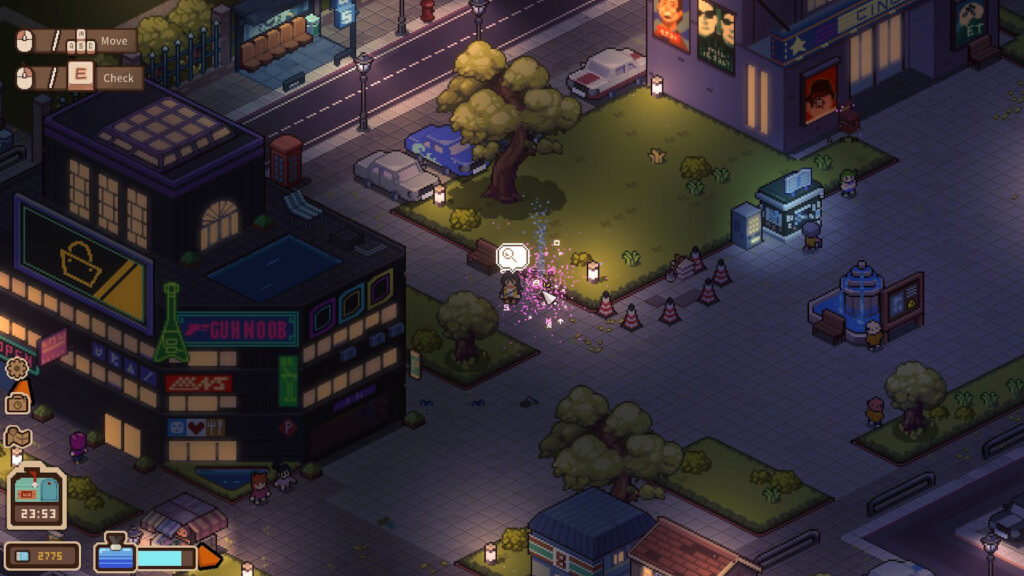Open the settings gear icon
This screenshot has width=1024, height=576.
click(17, 368)
